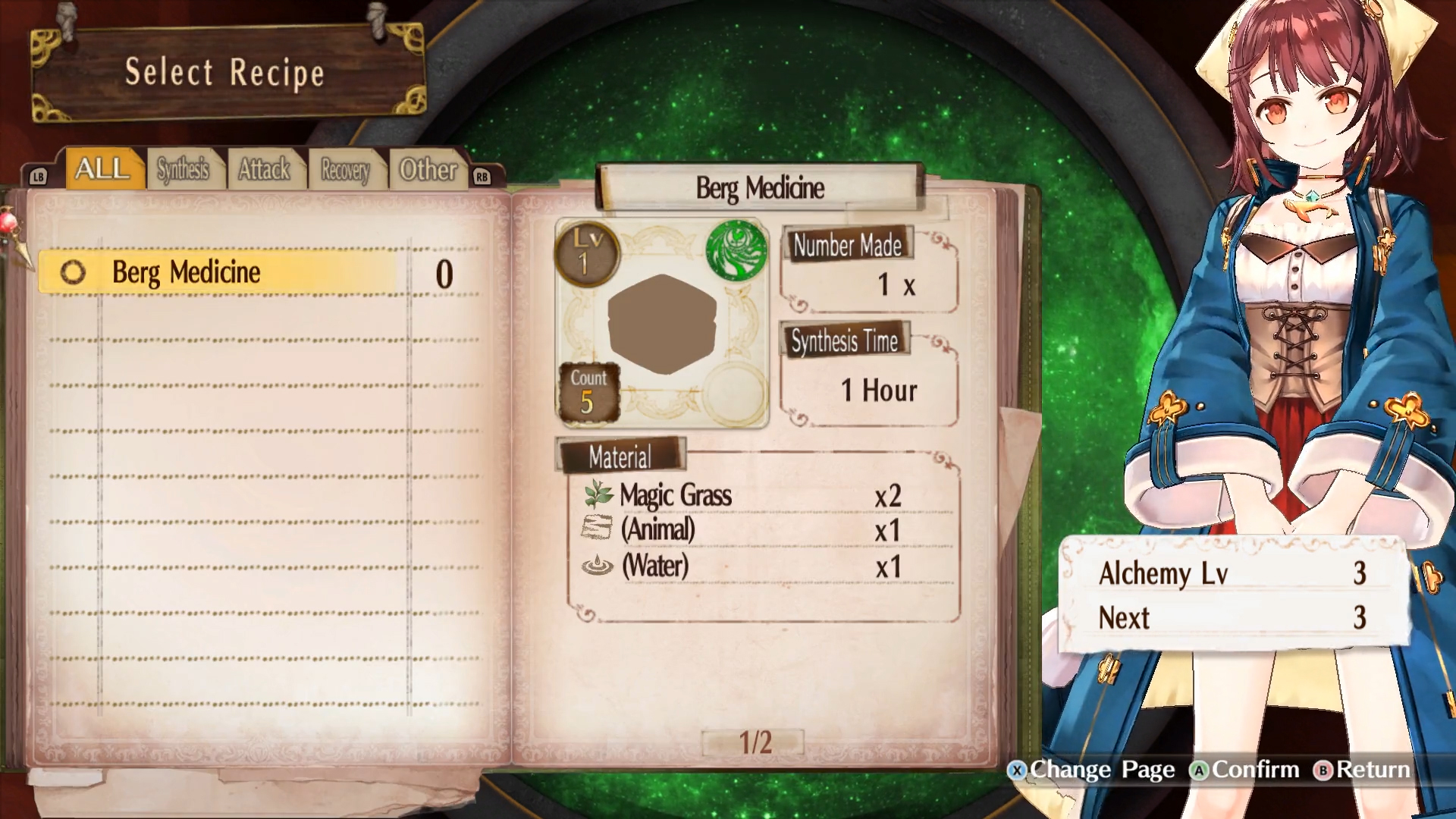Click the (Animal) material requirement
The width and height of the screenshot is (1456, 819).
coord(657,529)
